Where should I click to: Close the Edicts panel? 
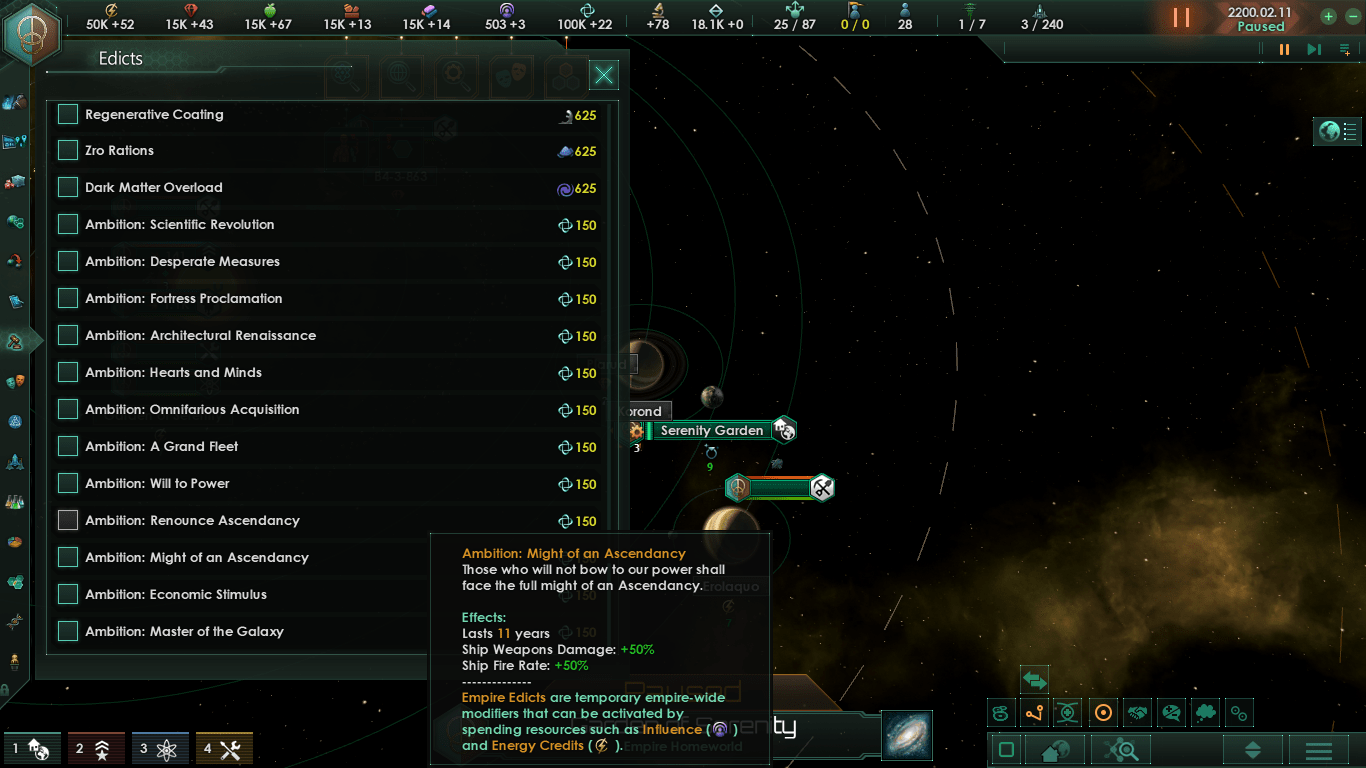pyautogui.click(x=604, y=75)
